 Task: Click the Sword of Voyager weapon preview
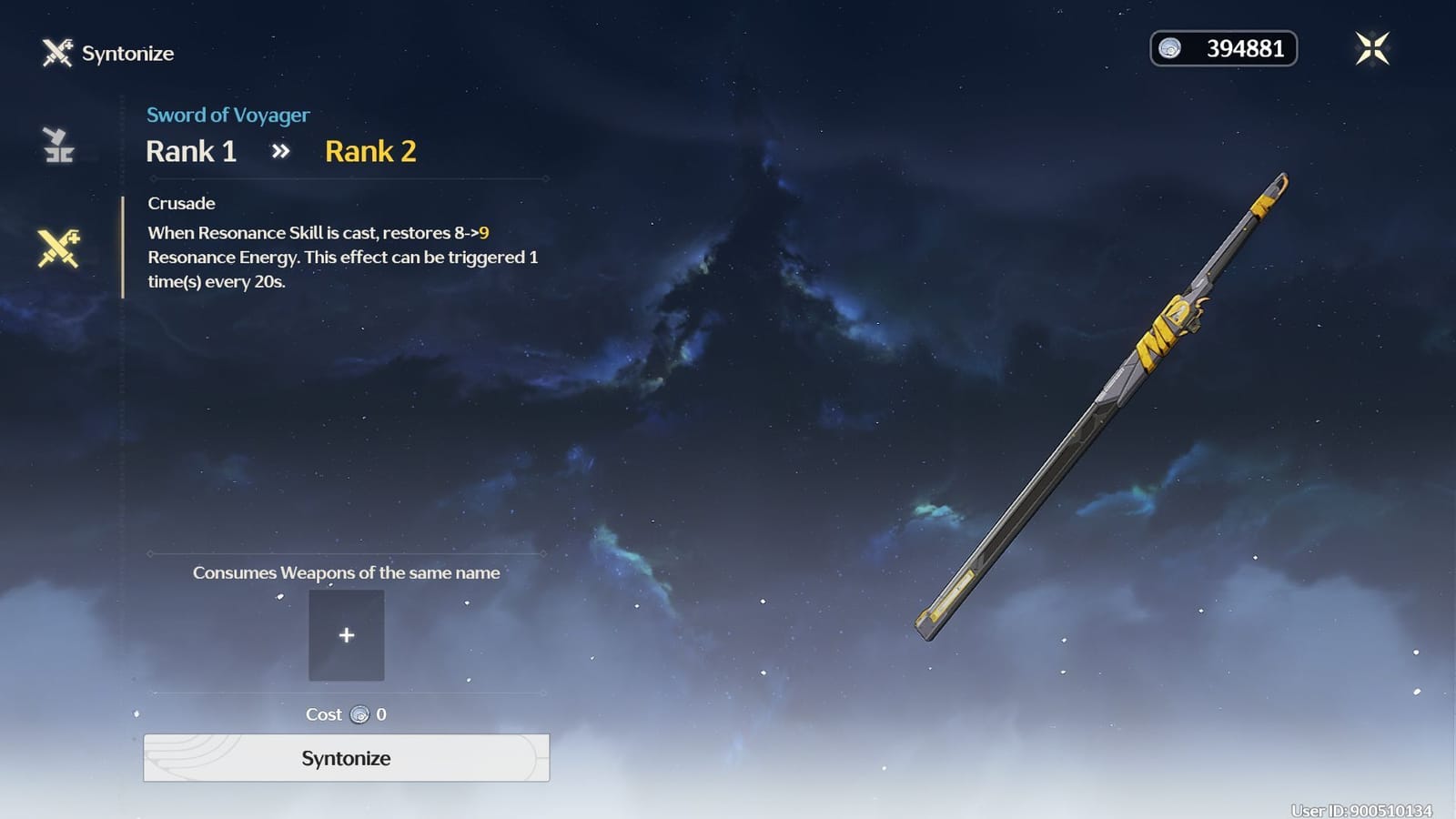[1101, 400]
